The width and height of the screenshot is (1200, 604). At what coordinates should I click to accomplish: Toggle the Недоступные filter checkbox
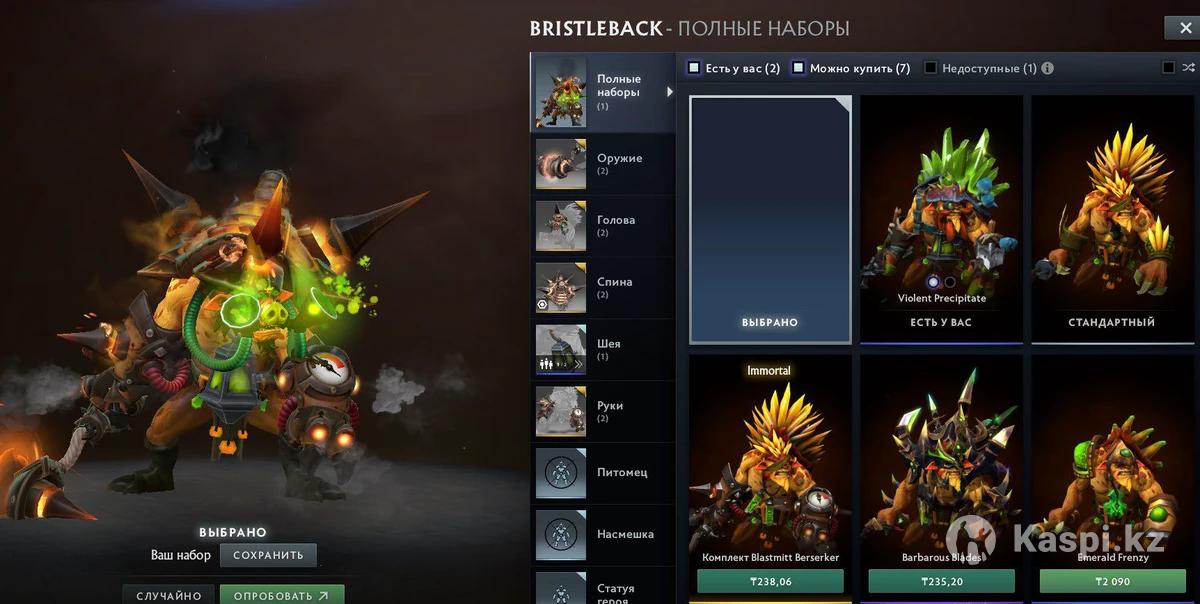click(931, 68)
